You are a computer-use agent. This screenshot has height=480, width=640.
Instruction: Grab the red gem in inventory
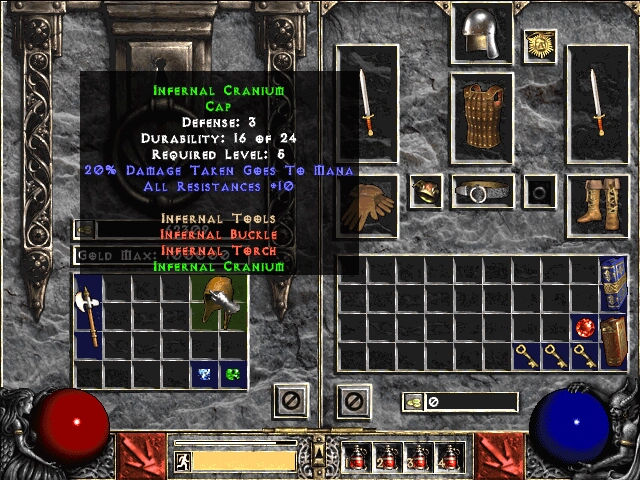pyautogui.click(x=583, y=328)
